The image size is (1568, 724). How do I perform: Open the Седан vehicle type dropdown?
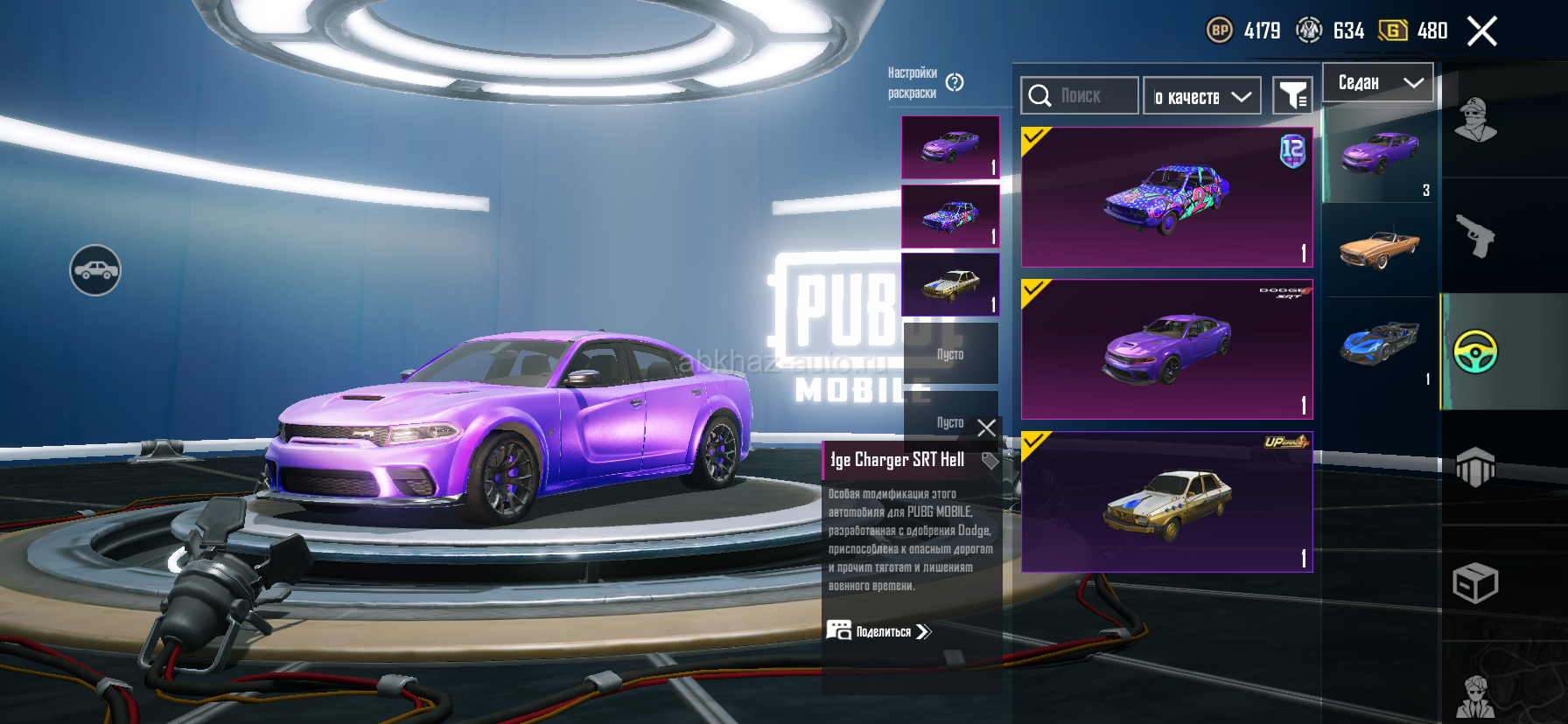(1377, 83)
